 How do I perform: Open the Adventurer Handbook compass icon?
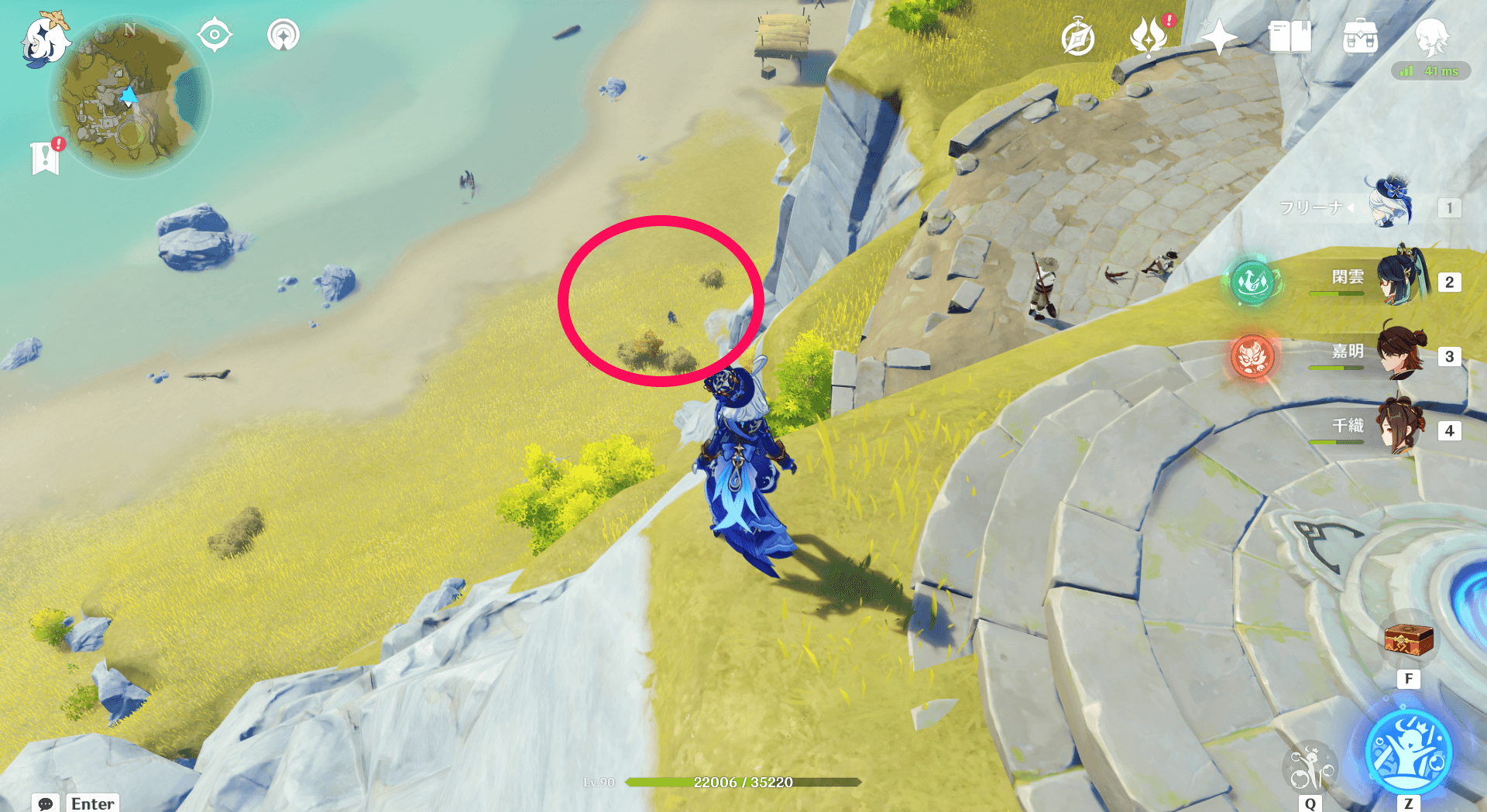point(1079,36)
